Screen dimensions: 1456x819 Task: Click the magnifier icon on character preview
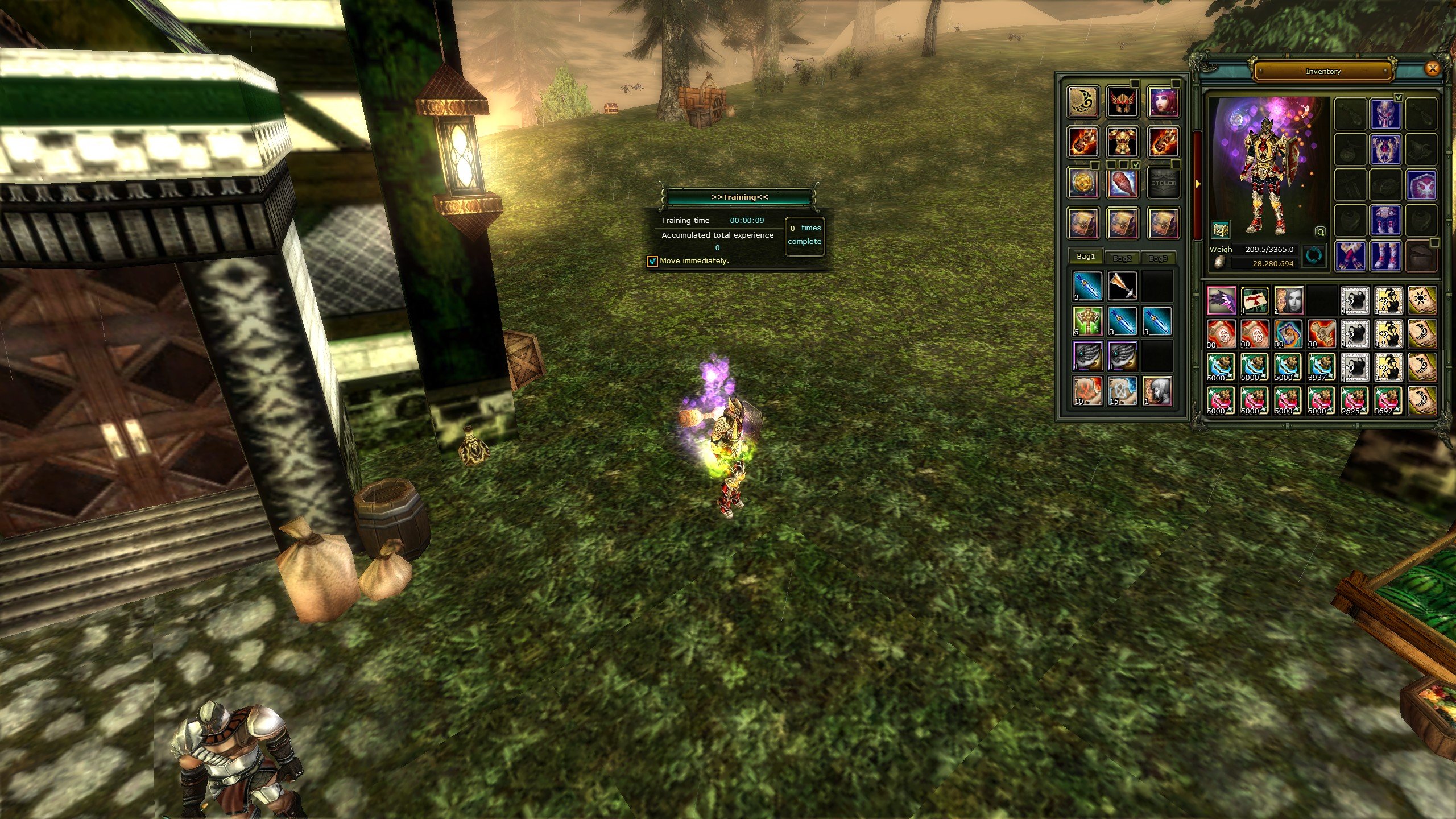click(1320, 231)
